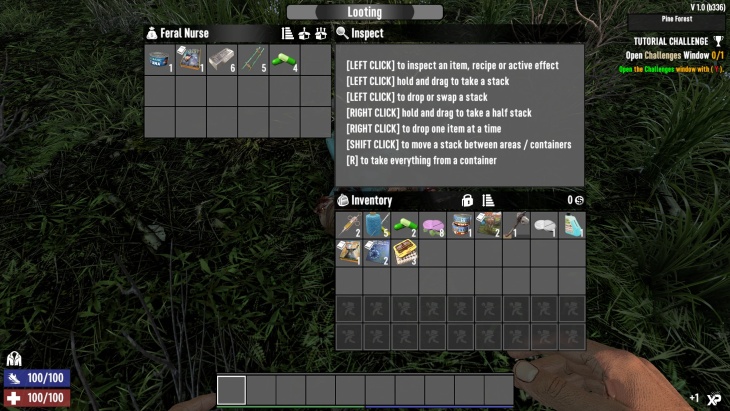Image resolution: width=730 pixels, height=411 pixels.
Task: Sort the player Inventory
Action: click(489, 200)
